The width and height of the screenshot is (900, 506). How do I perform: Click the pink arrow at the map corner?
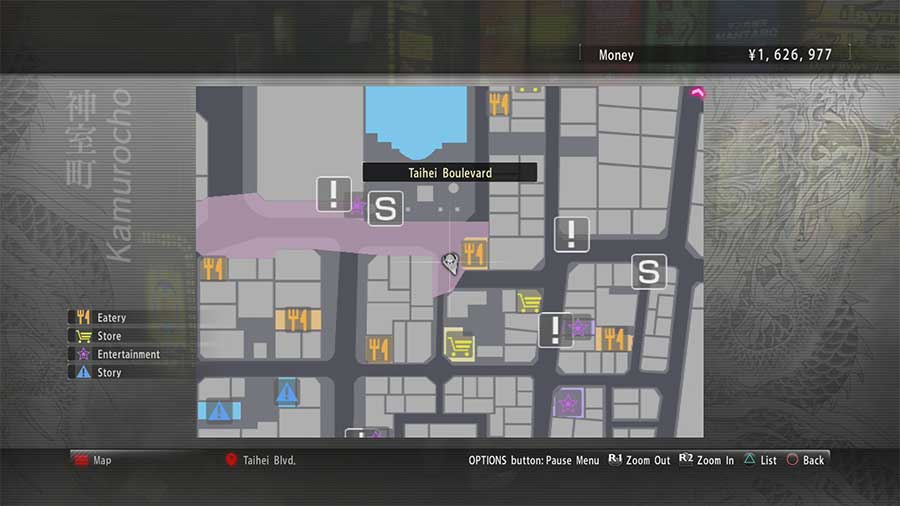(696, 93)
